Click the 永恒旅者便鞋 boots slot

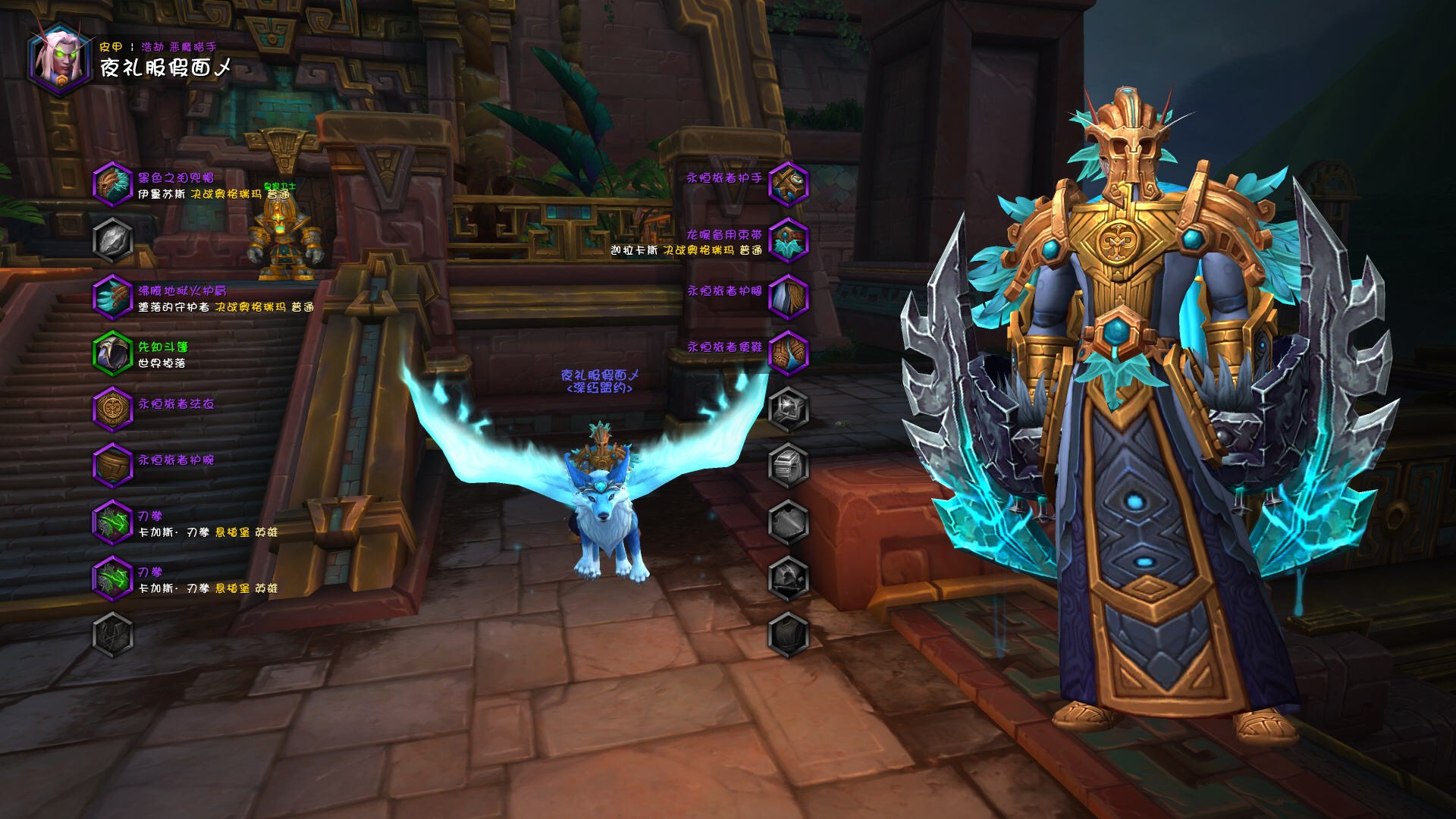pyautogui.click(x=789, y=353)
